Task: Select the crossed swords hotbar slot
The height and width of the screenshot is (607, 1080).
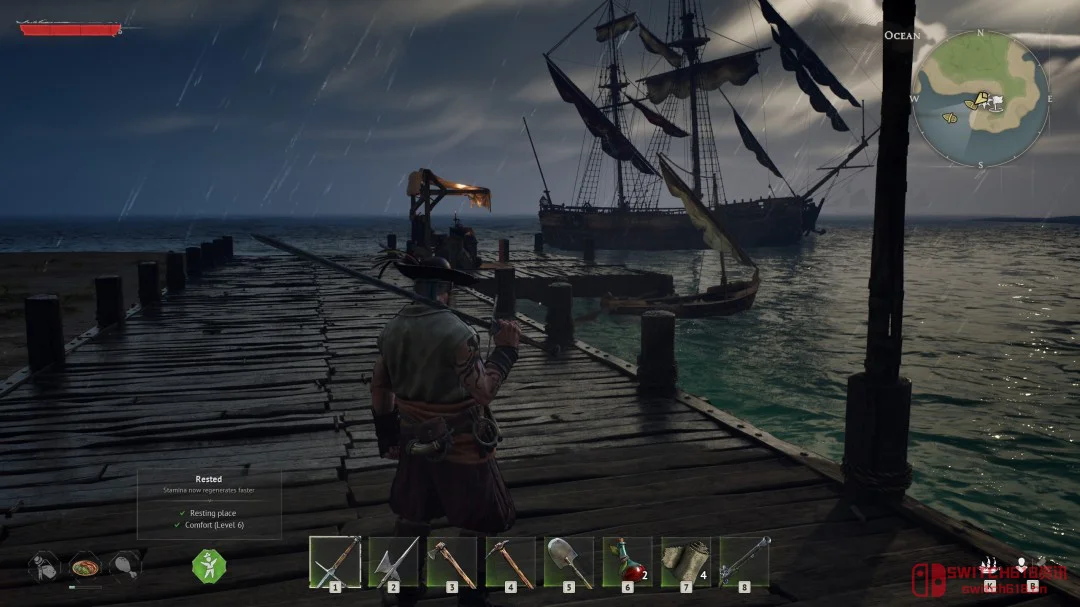Action: click(x=334, y=561)
